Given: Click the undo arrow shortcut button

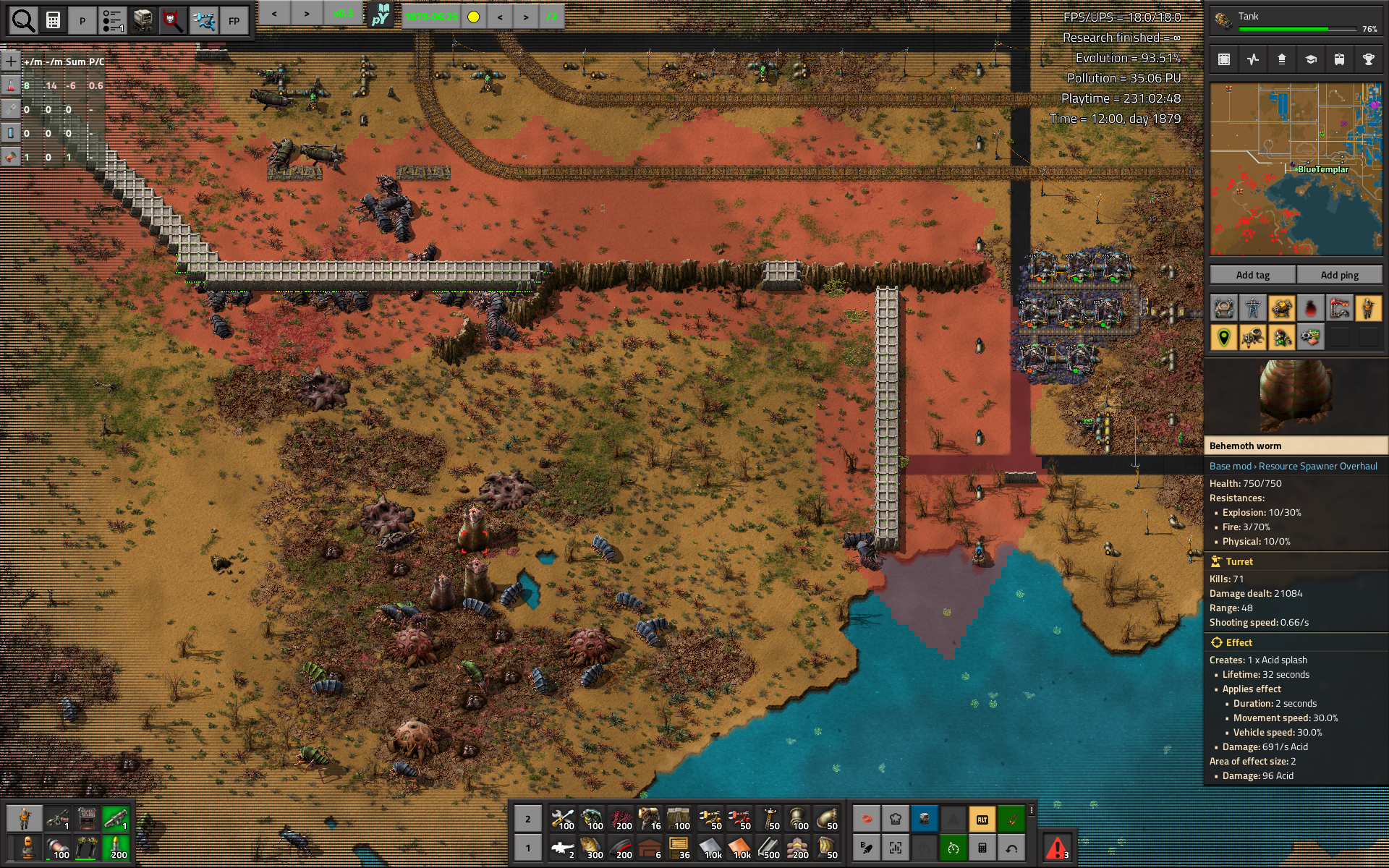Looking at the screenshot, I should [1011, 848].
